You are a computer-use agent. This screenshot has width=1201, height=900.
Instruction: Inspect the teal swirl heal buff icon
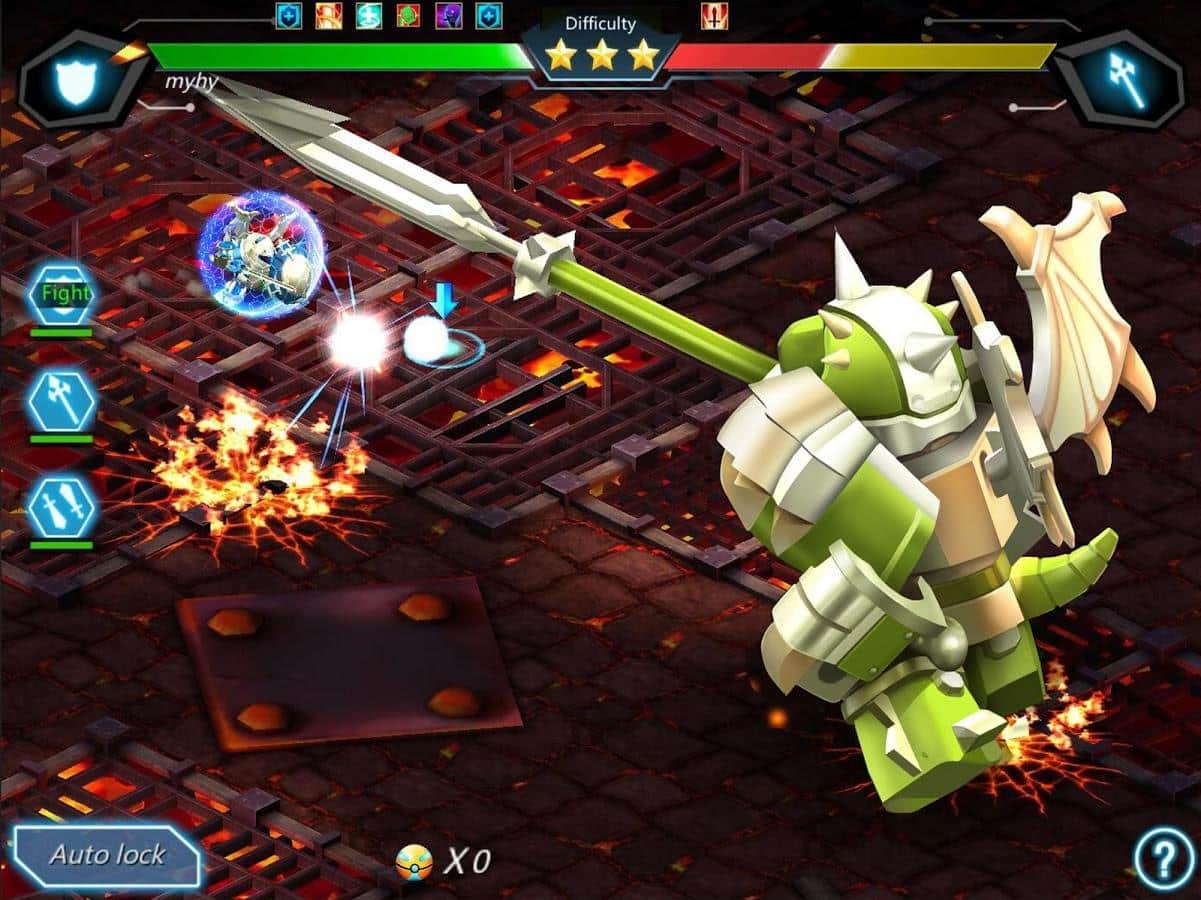[x=369, y=16]
